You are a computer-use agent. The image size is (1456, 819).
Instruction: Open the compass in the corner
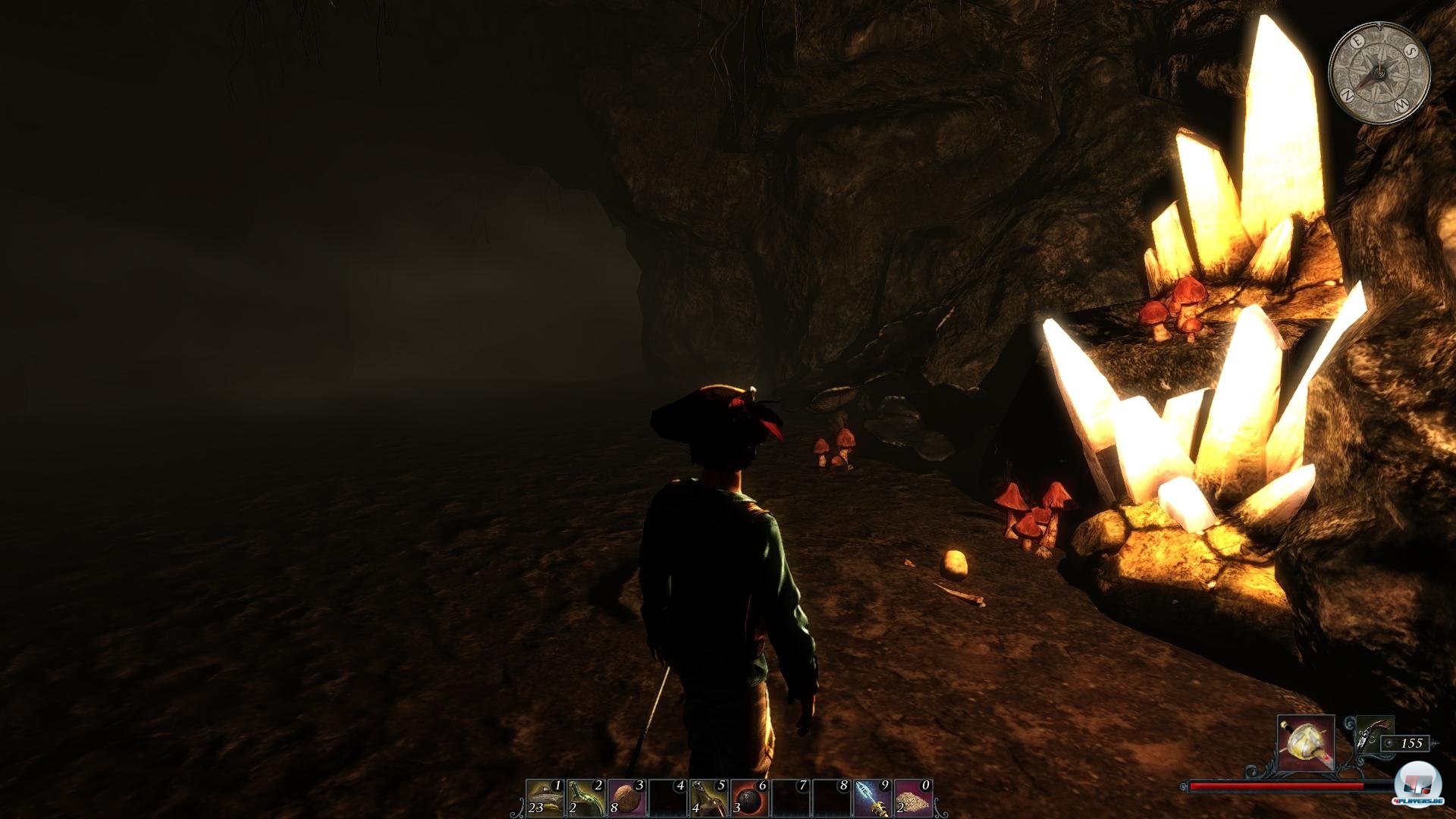(1379, 73)
